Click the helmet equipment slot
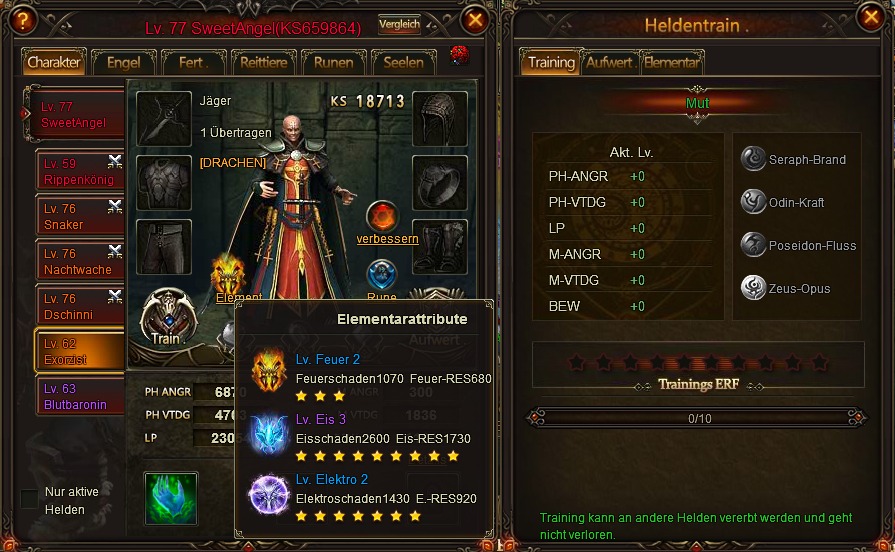Viewport: 895px width, 552px height. pos(439,119)
